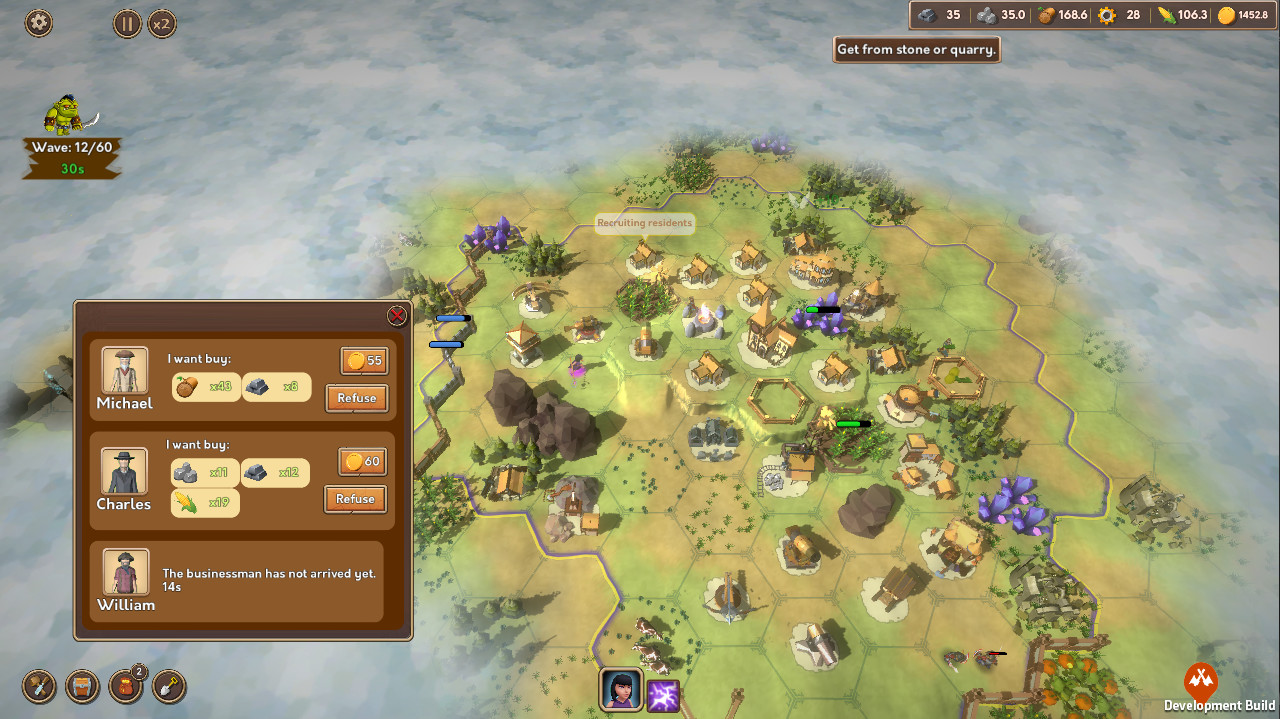Screen dimensions: 1280x719
Task: Pause the game
Action: coord(127,23)
